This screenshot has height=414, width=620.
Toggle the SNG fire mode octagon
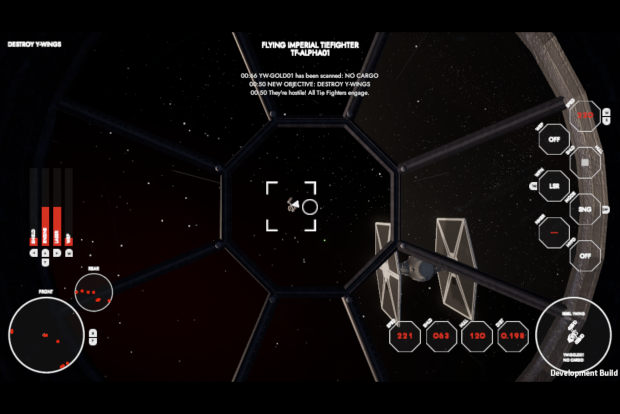(586, 209)
